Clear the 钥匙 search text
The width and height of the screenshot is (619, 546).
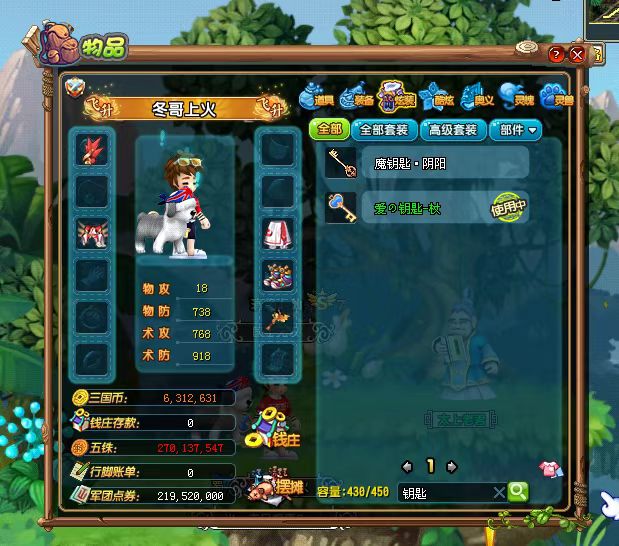[x=499, y=492]
